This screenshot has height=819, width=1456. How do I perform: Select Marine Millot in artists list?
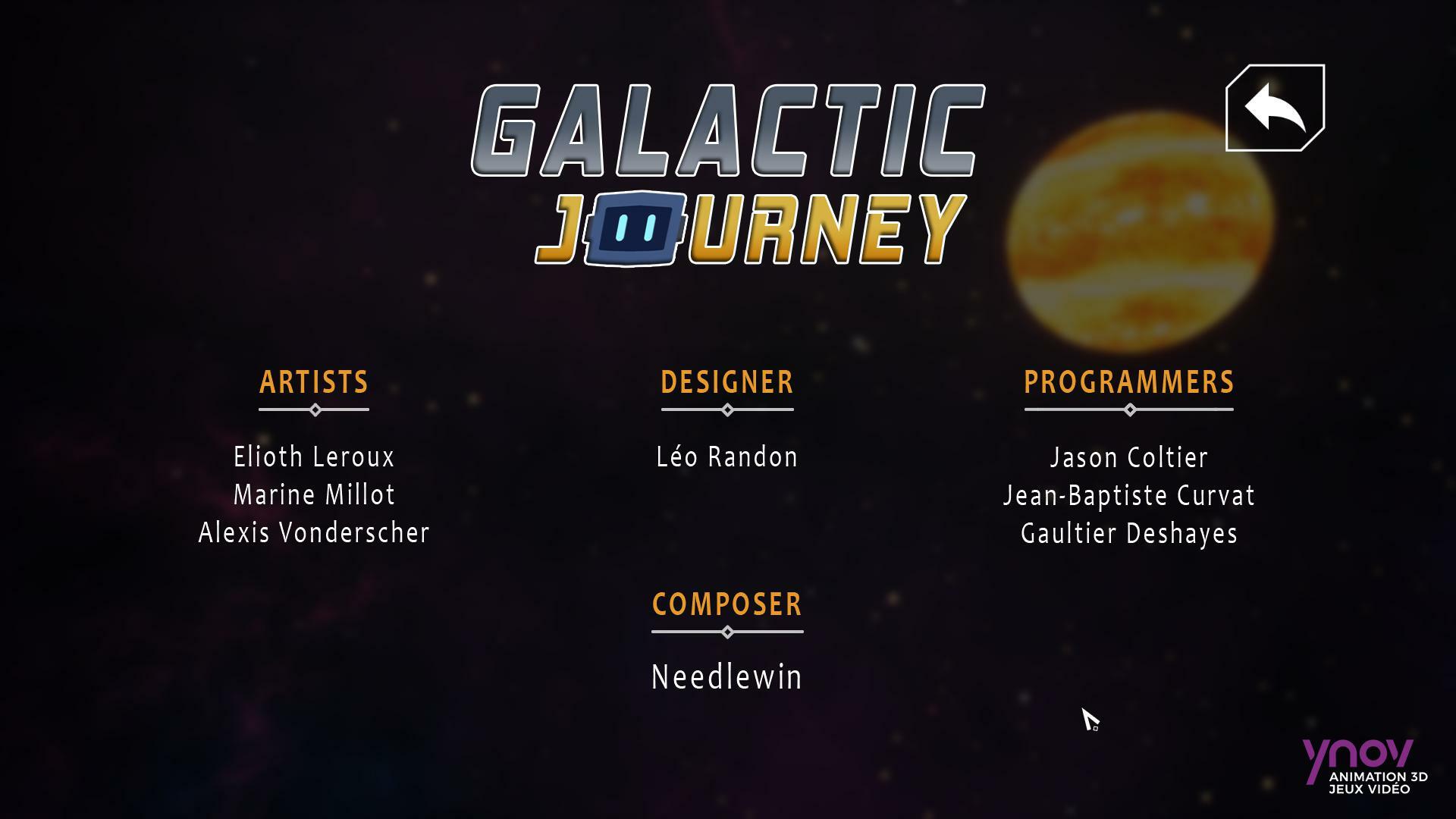coord(314,494)
